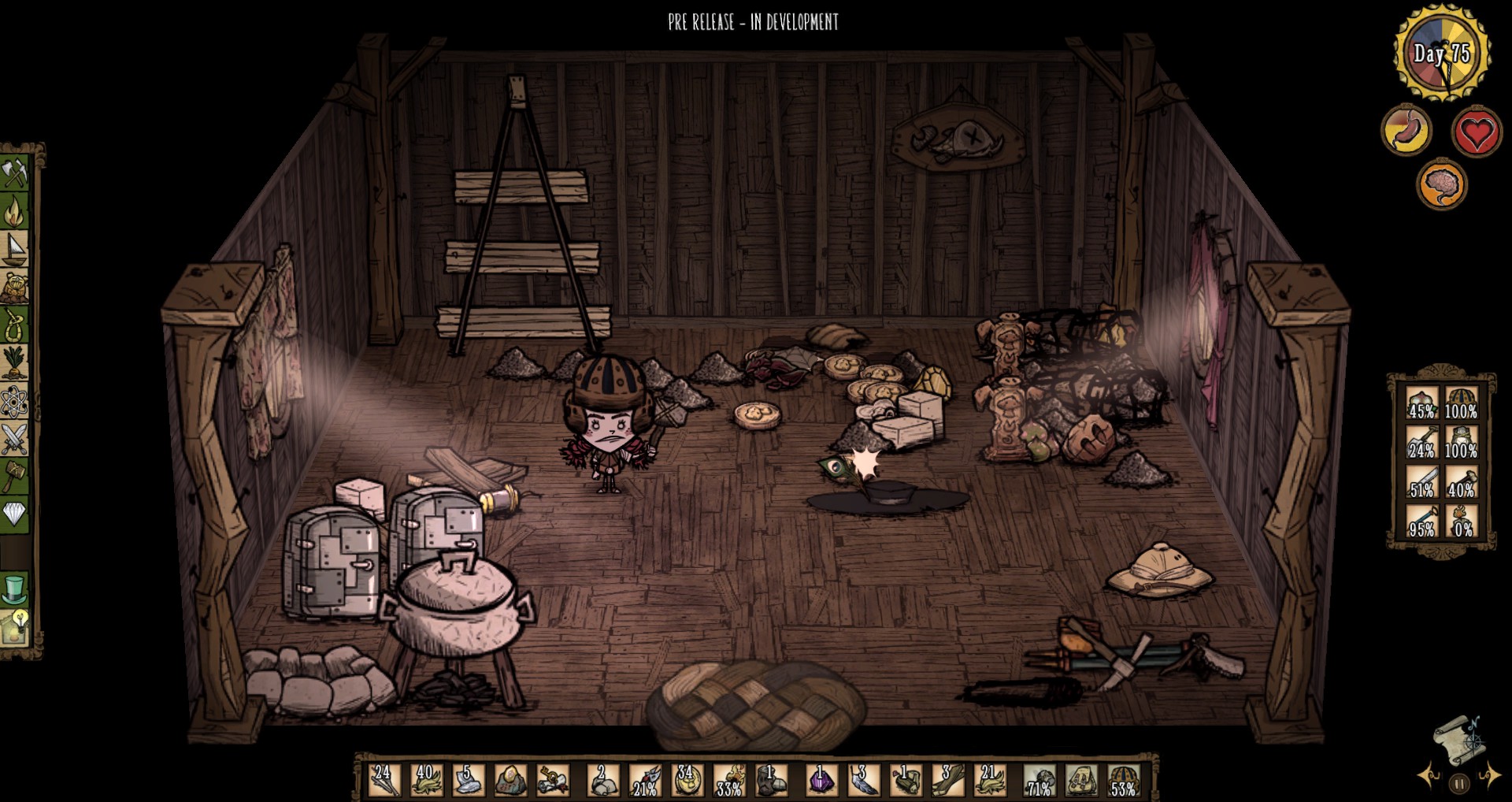The image size is (1512, 802).
Task: Switch to the Science atom tab
Action: [15, 403]
